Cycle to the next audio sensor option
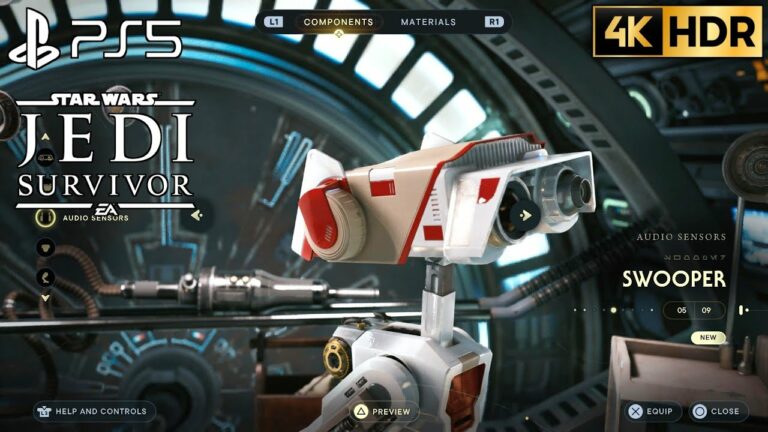The image size is (768, 432). 524,213
